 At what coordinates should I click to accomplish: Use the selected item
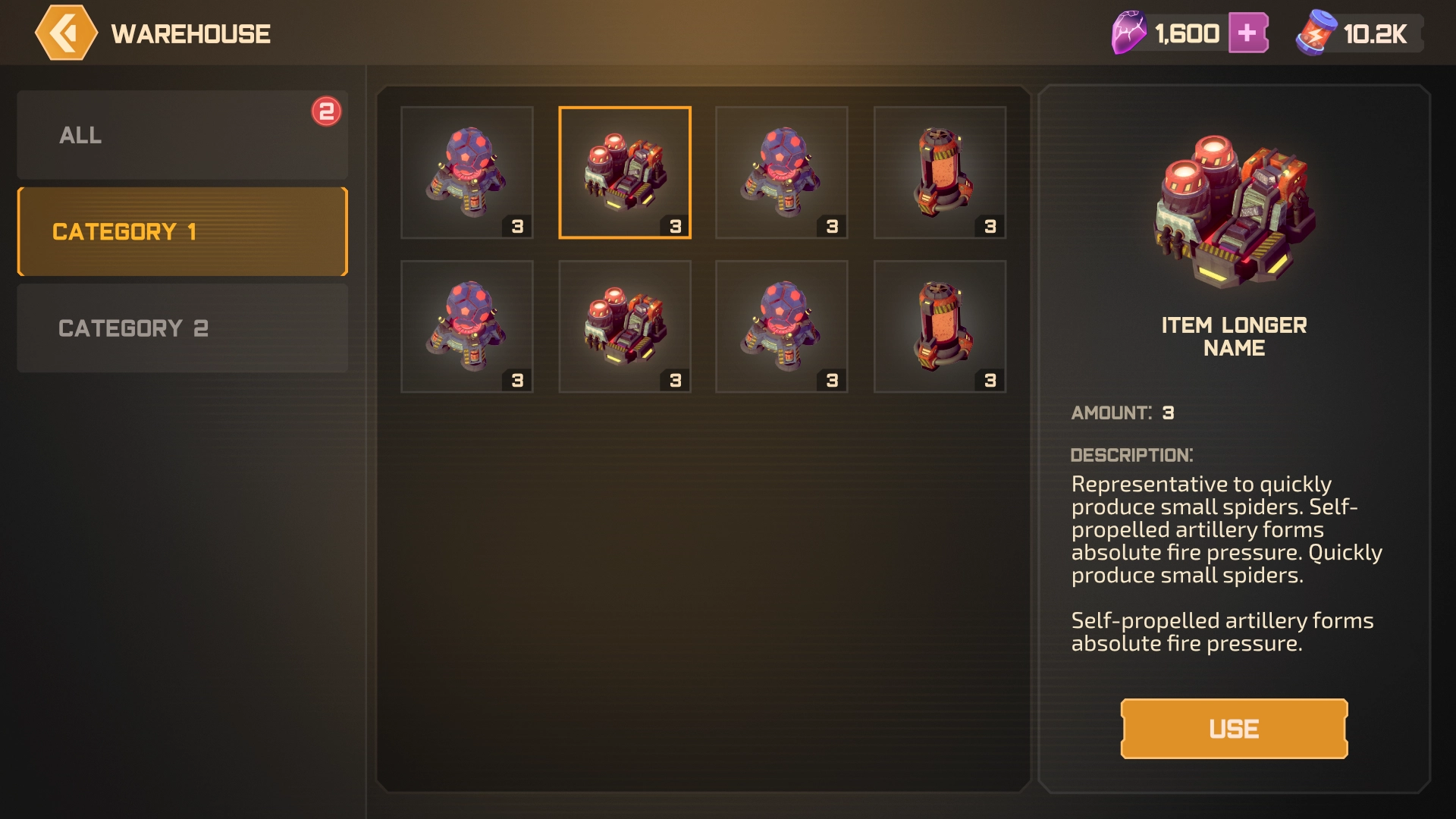tap(1234, 729)
